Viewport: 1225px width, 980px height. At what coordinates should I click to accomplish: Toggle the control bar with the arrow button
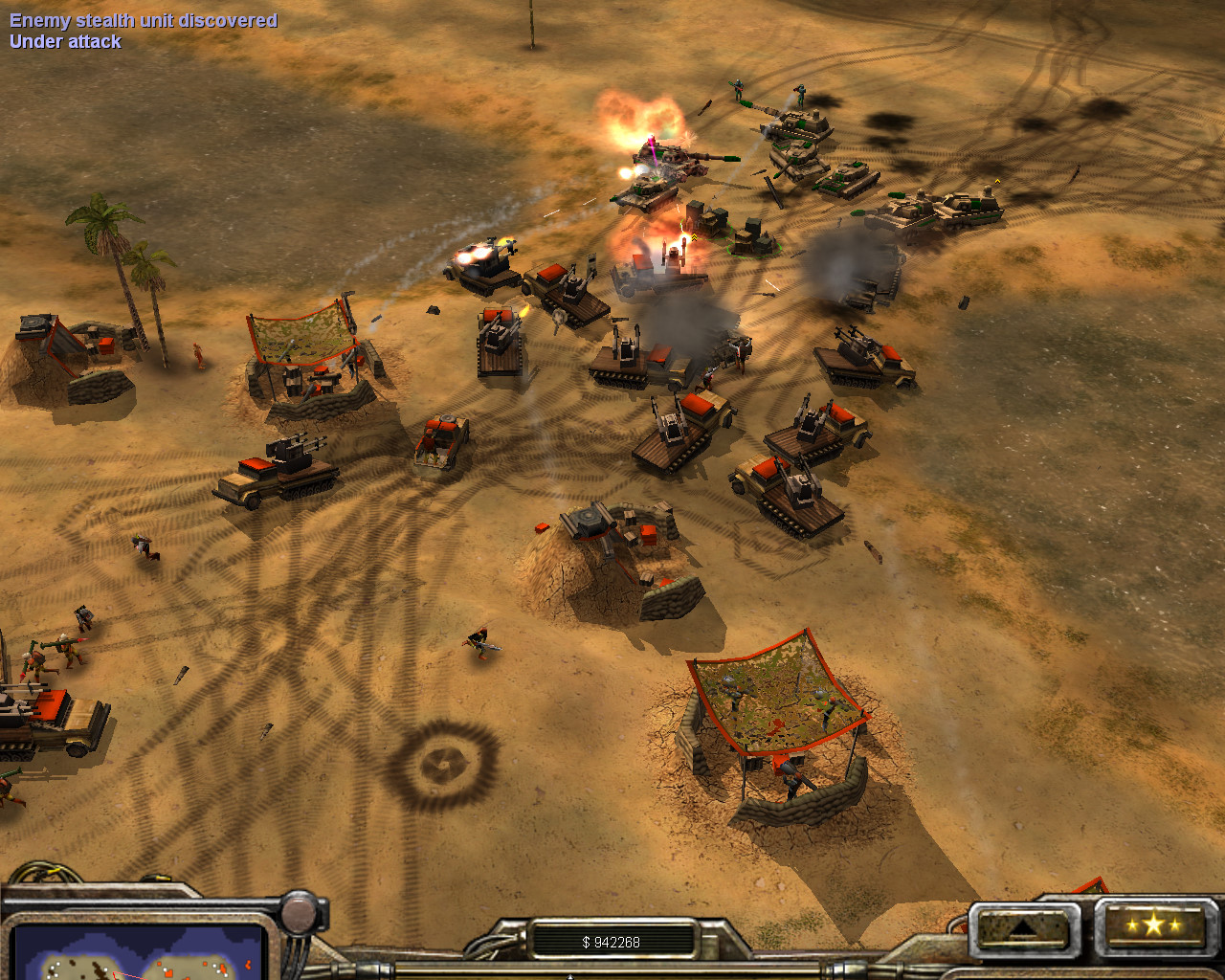coord(1023,927)
